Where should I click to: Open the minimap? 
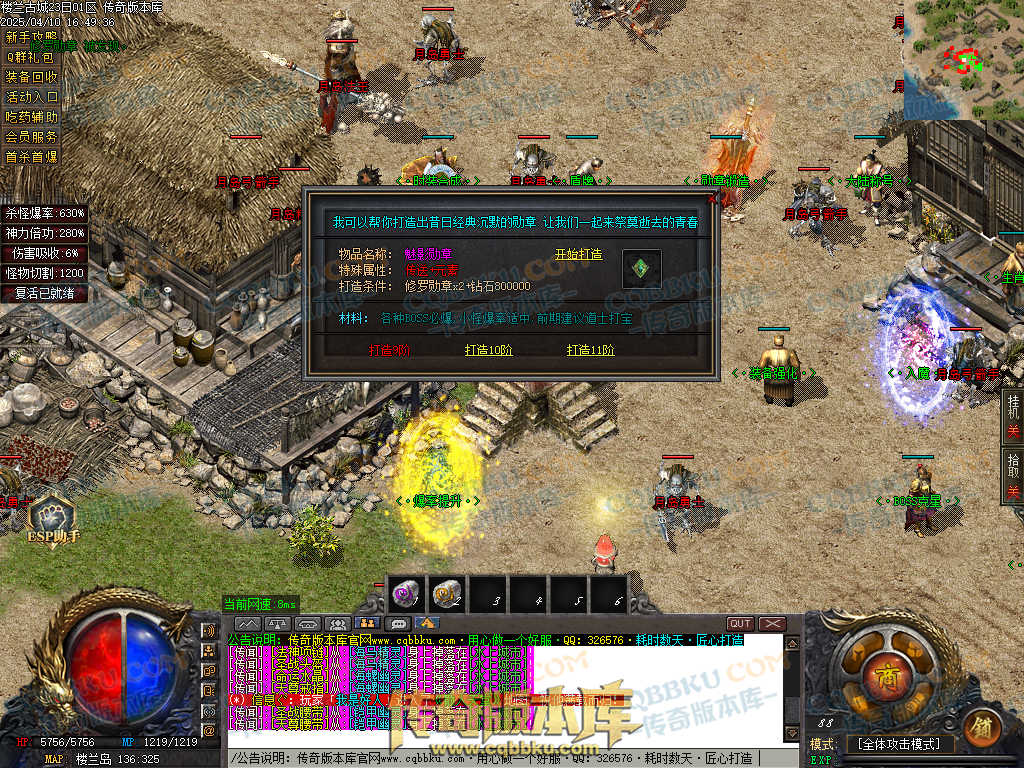(963, 60)
